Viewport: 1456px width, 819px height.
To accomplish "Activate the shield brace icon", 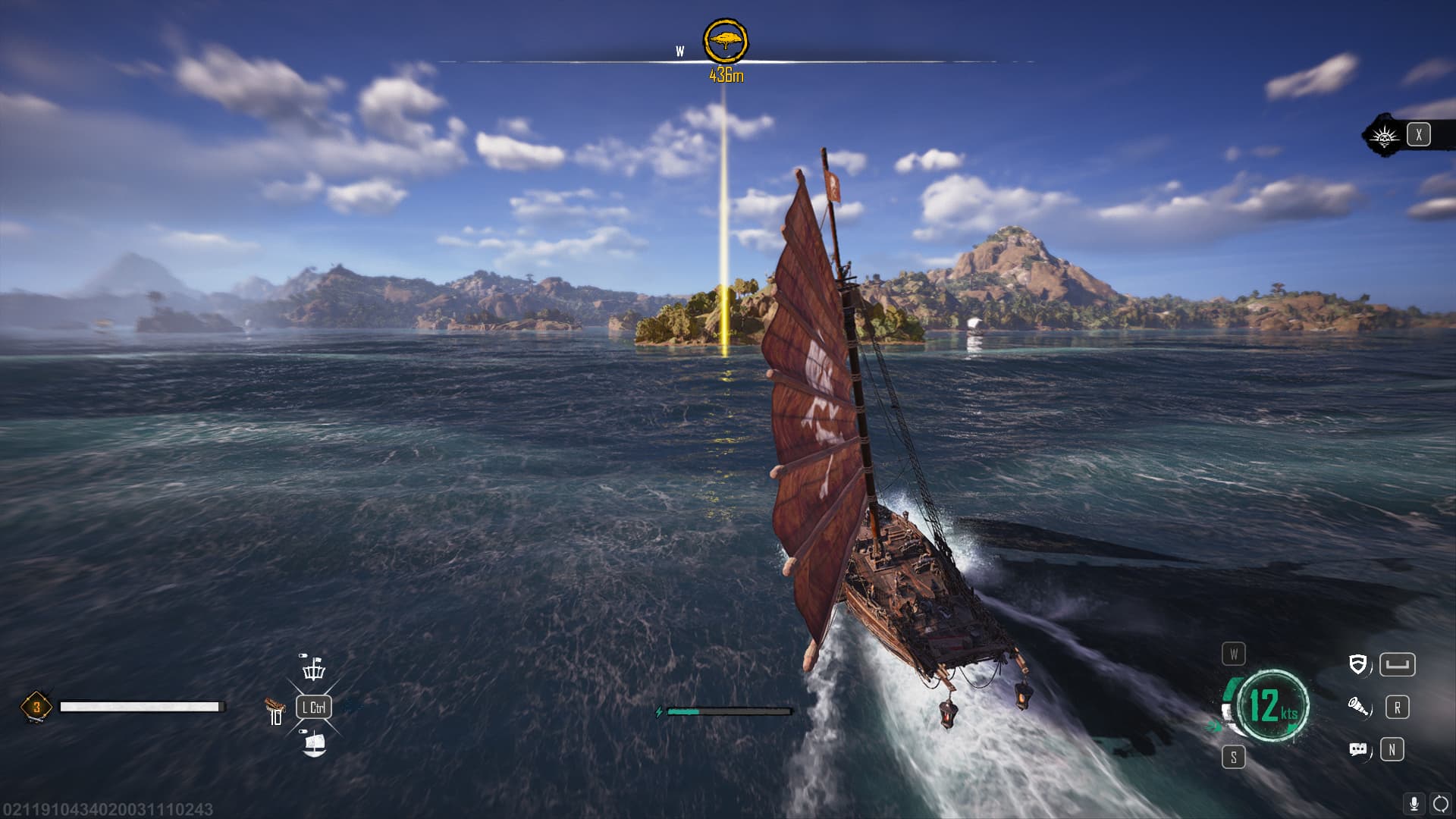I will (1358, 665).
